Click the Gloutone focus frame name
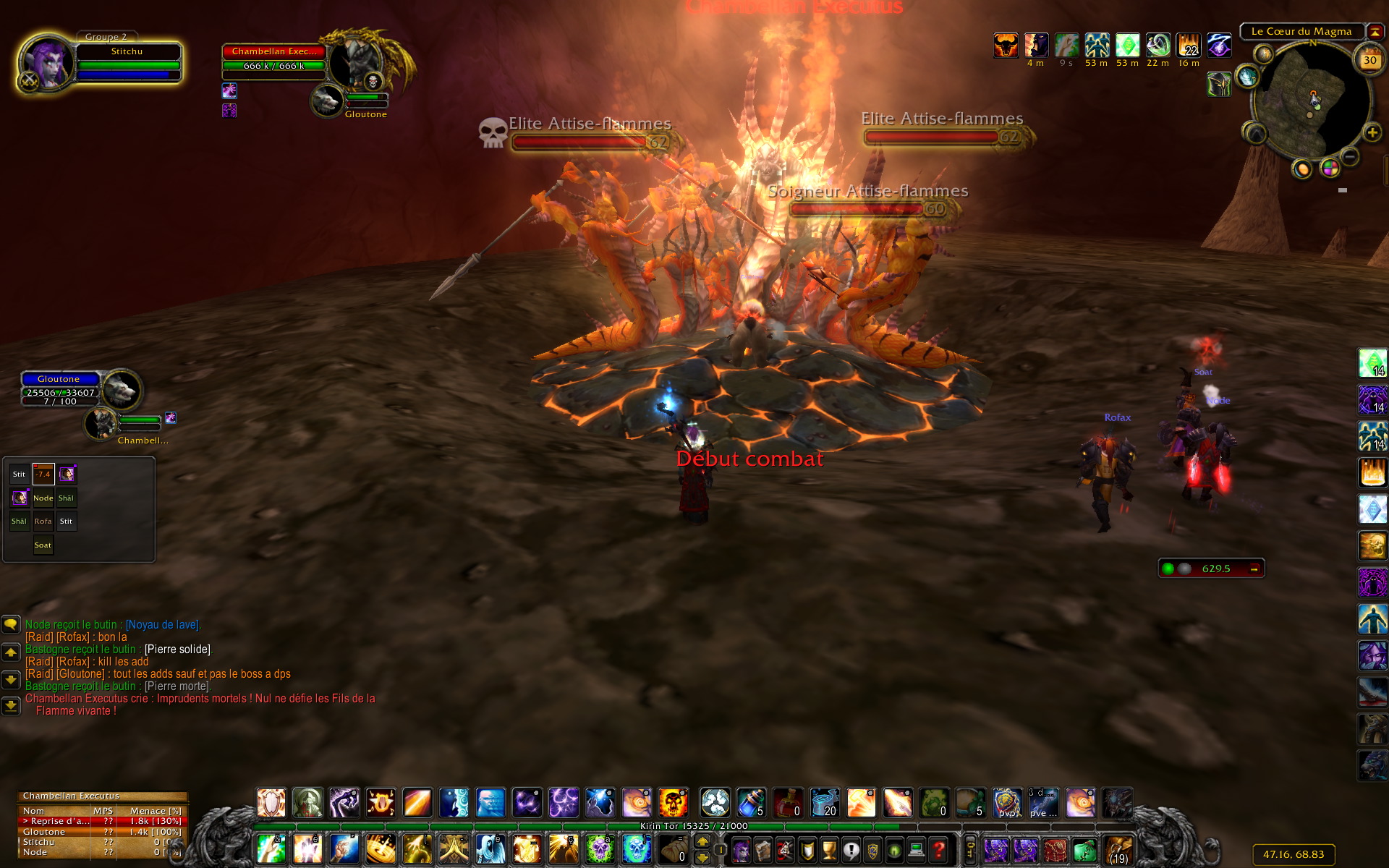Screen dimensions: 1389x868 (59, 379)
